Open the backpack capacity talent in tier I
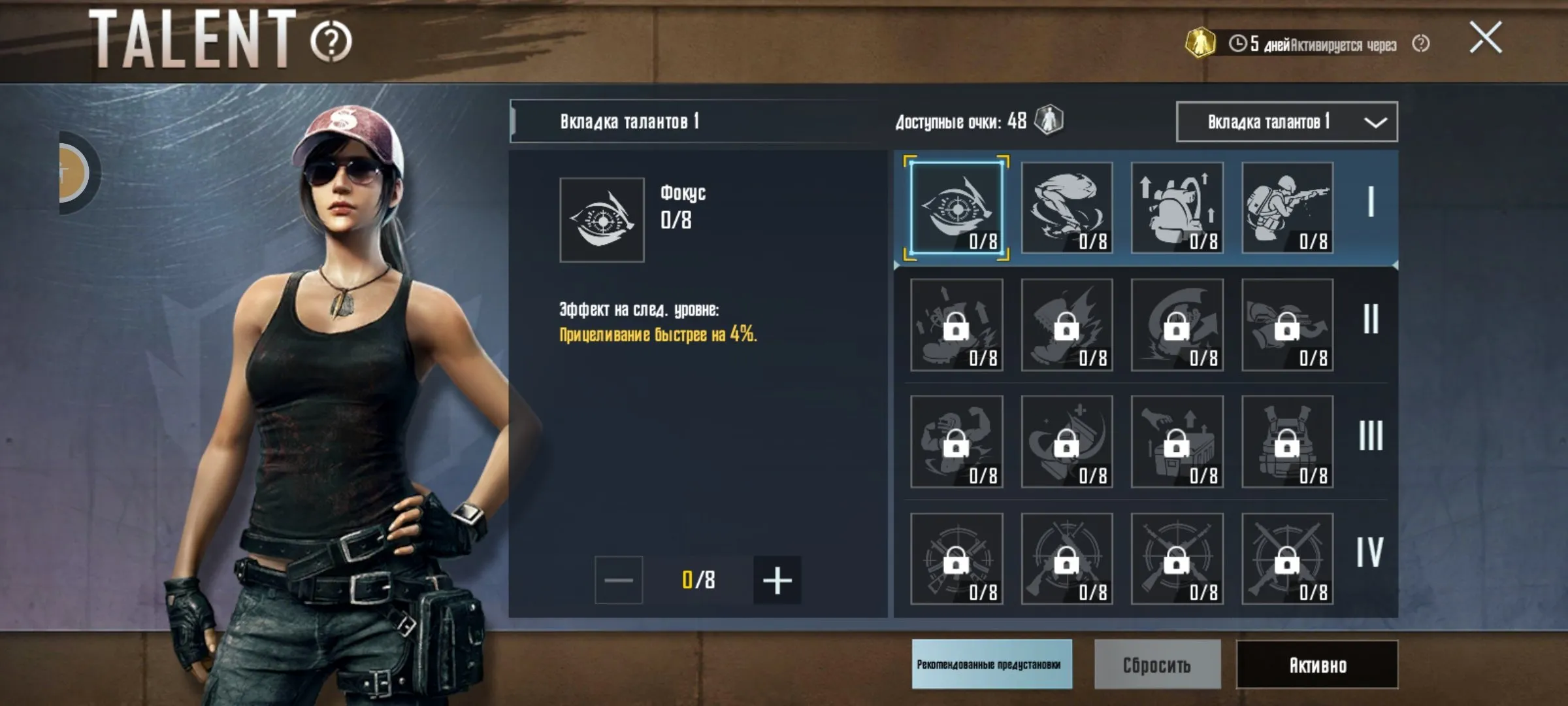Image resolution: width=1568 pixels, height=706 pixels. coord(1176,208)
